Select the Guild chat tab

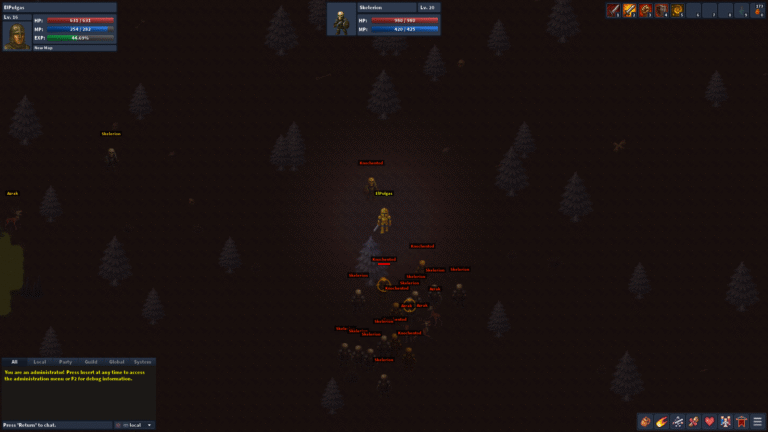tap(91, 362)
